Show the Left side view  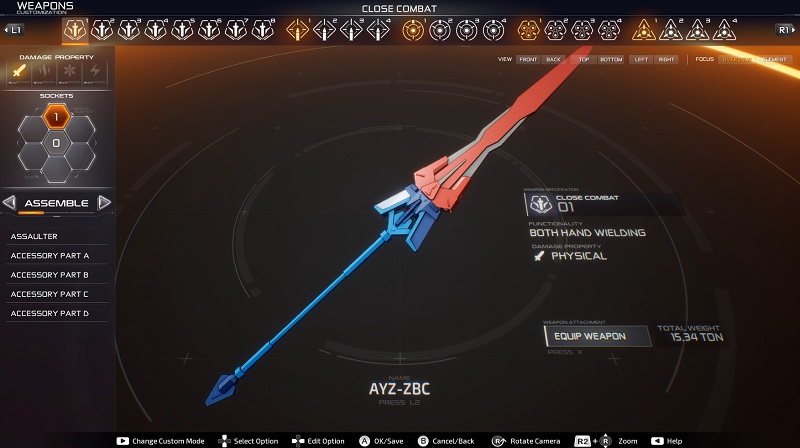click(x=641, y=60)
